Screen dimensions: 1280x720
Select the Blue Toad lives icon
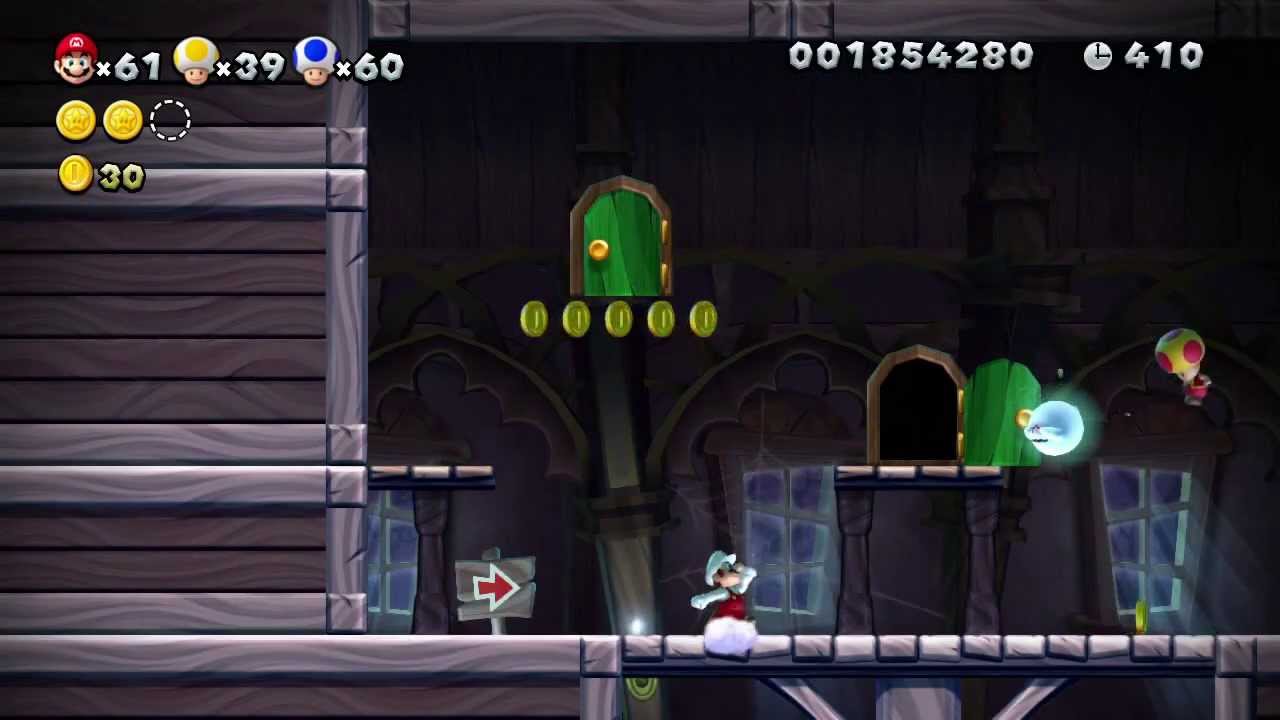pos(316,60)
